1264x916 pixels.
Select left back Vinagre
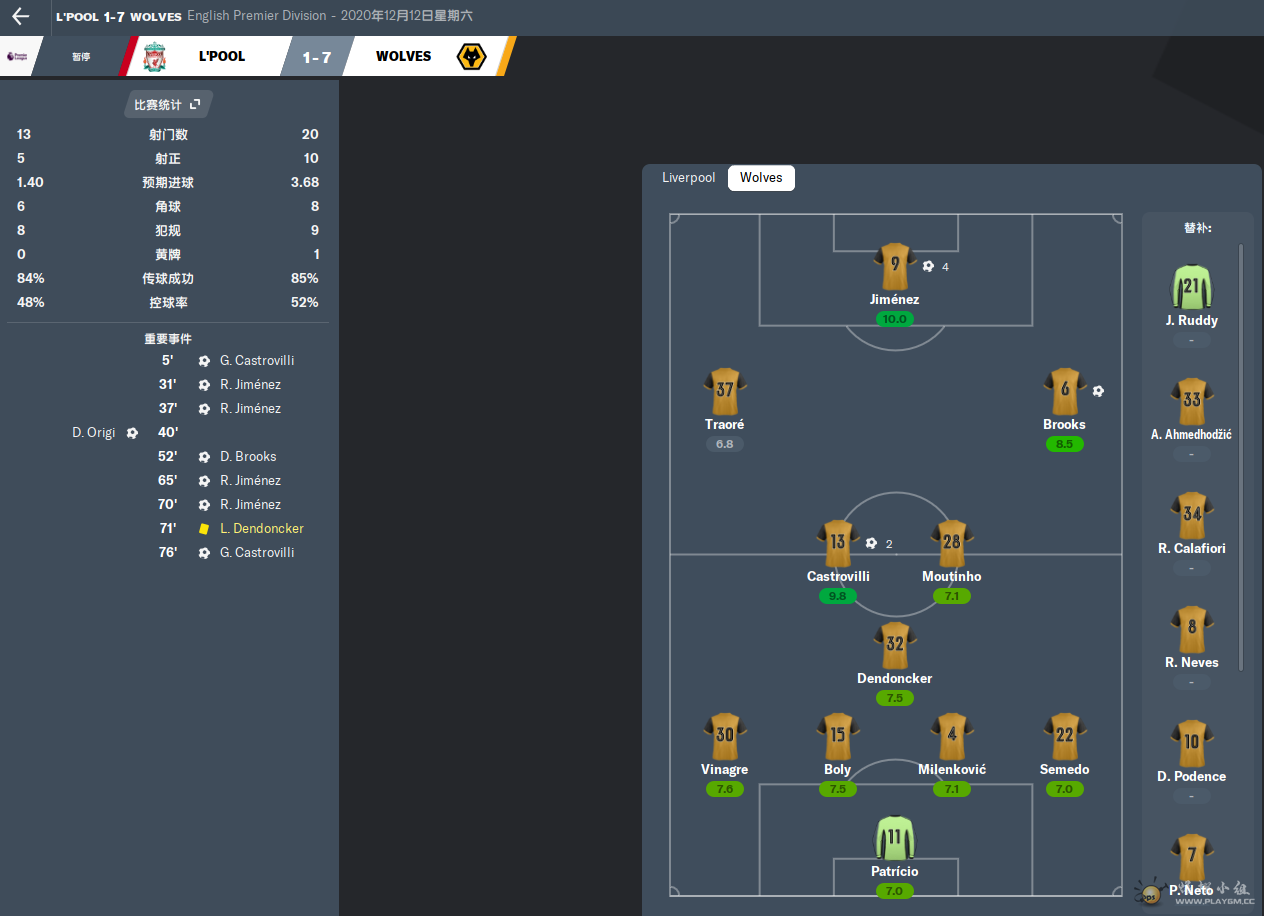pos(724,738)
